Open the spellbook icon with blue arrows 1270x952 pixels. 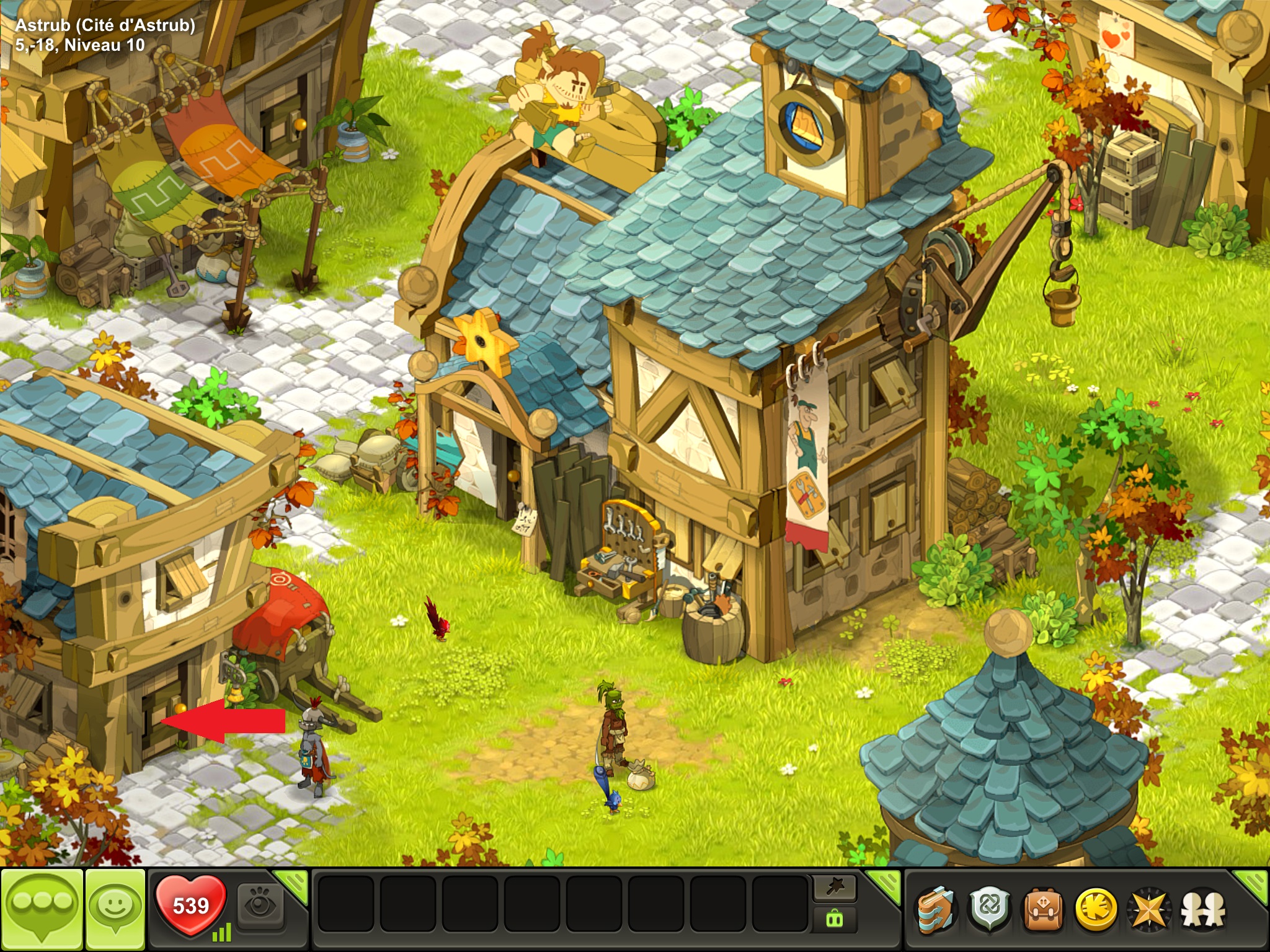936,910
